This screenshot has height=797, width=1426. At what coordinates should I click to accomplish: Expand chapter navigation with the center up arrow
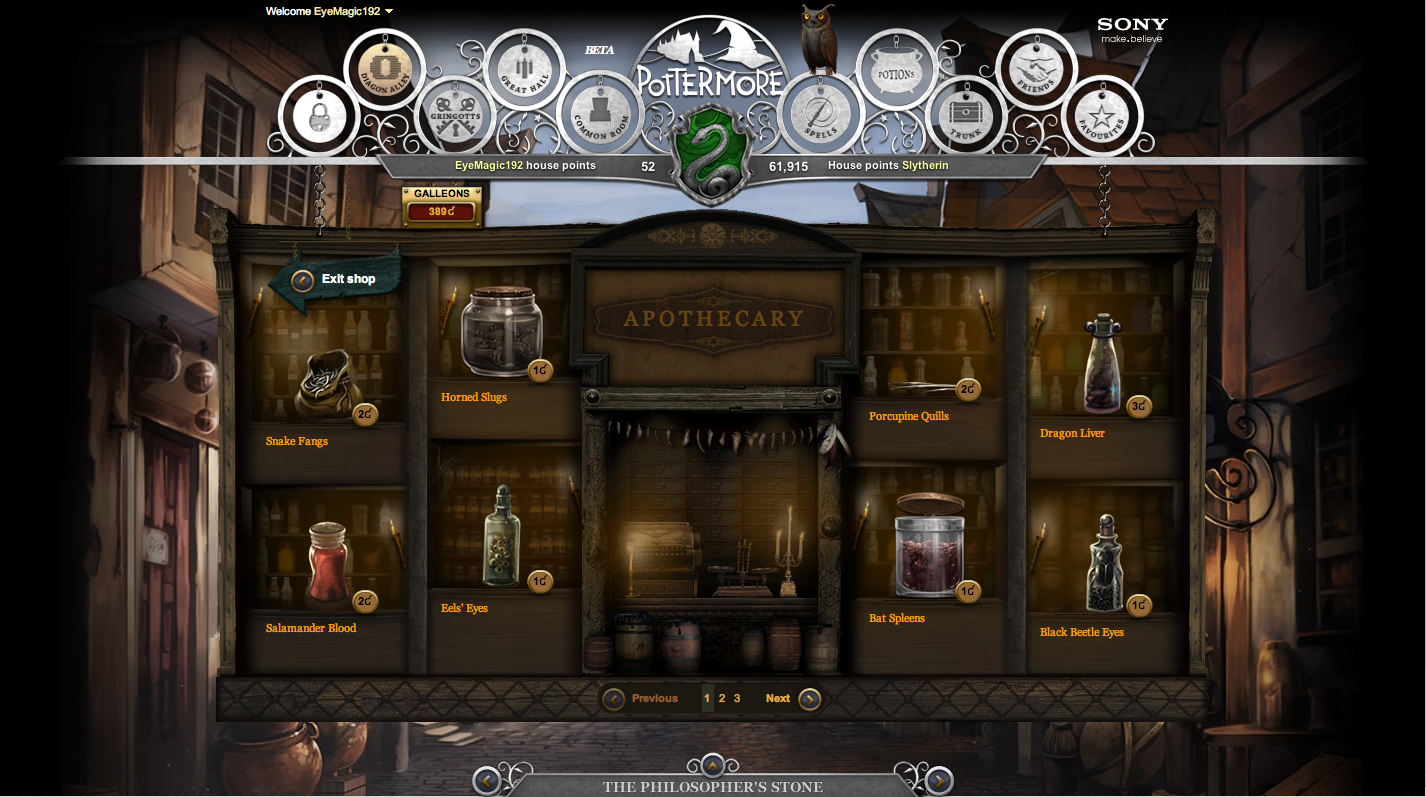pyautogui.click(x=712, y=765)
